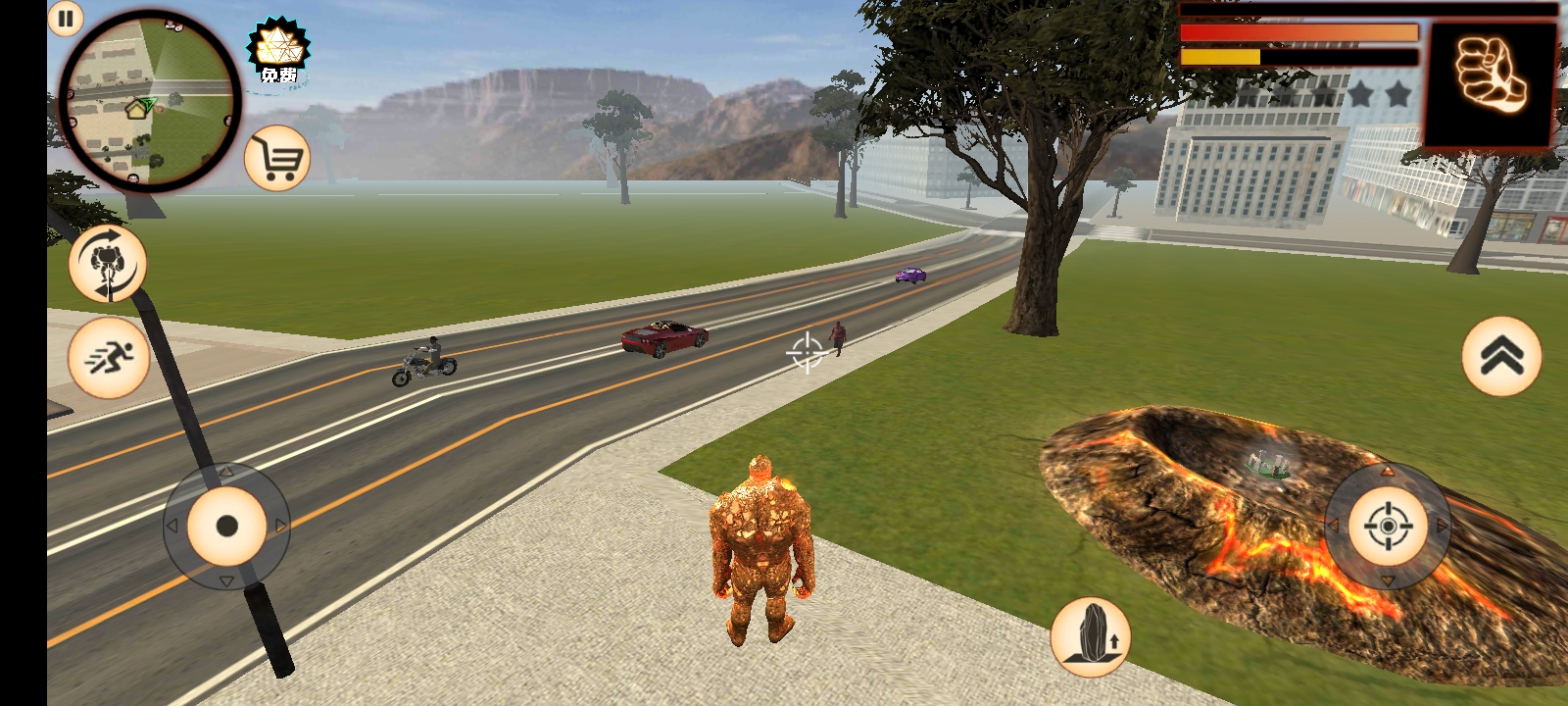
Task: Fire using the crosshair aim button
Action: (1388, 527)
